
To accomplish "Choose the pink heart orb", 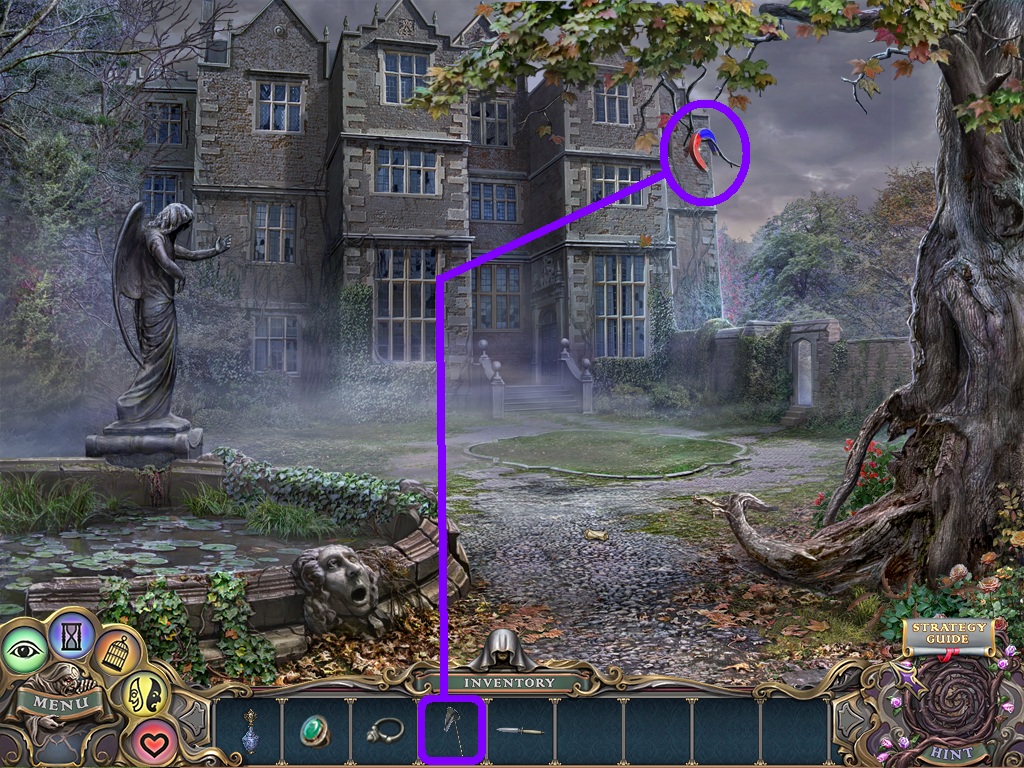I will coord(152,741).
